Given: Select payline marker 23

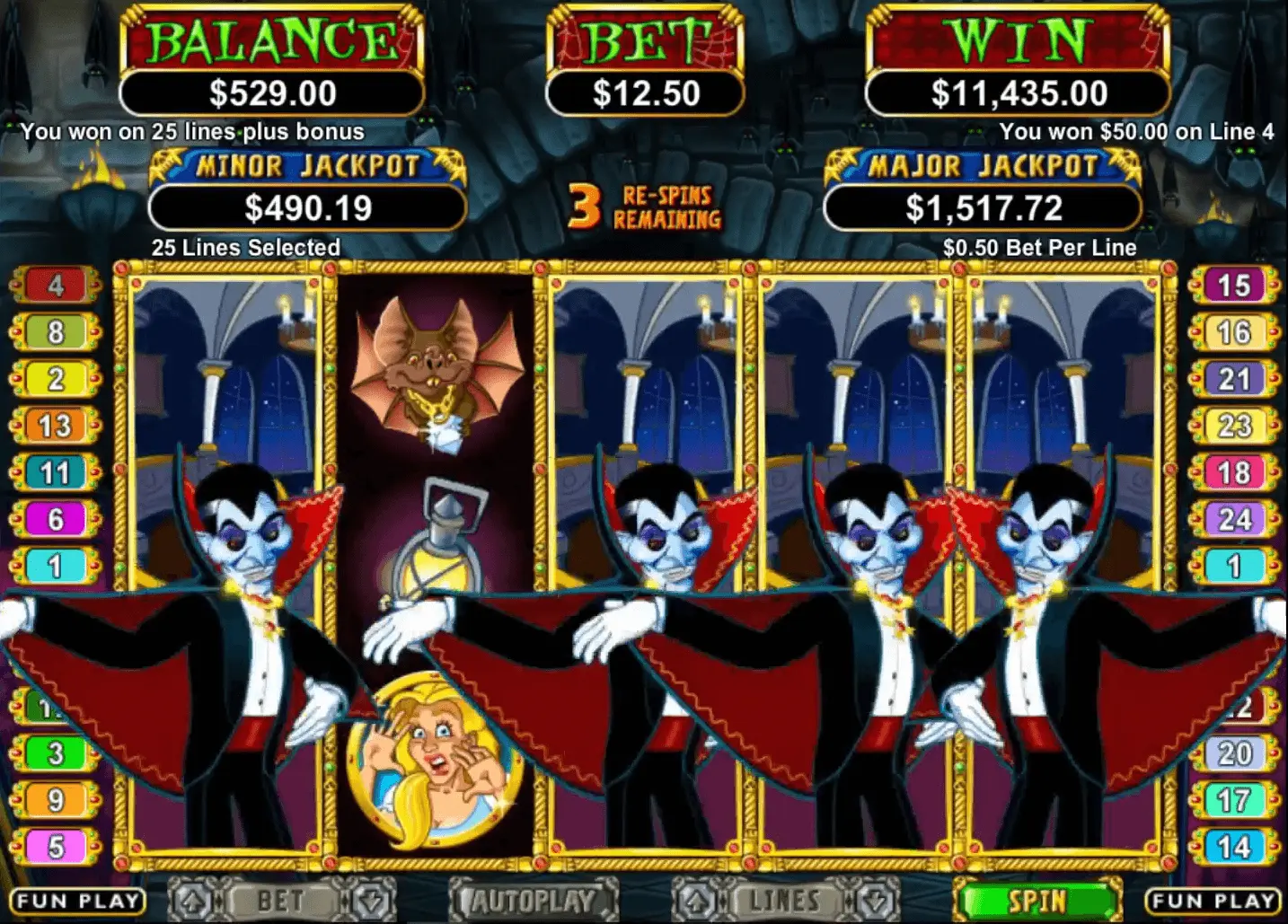Looking at the screenshot, I should pos(1233,426).
